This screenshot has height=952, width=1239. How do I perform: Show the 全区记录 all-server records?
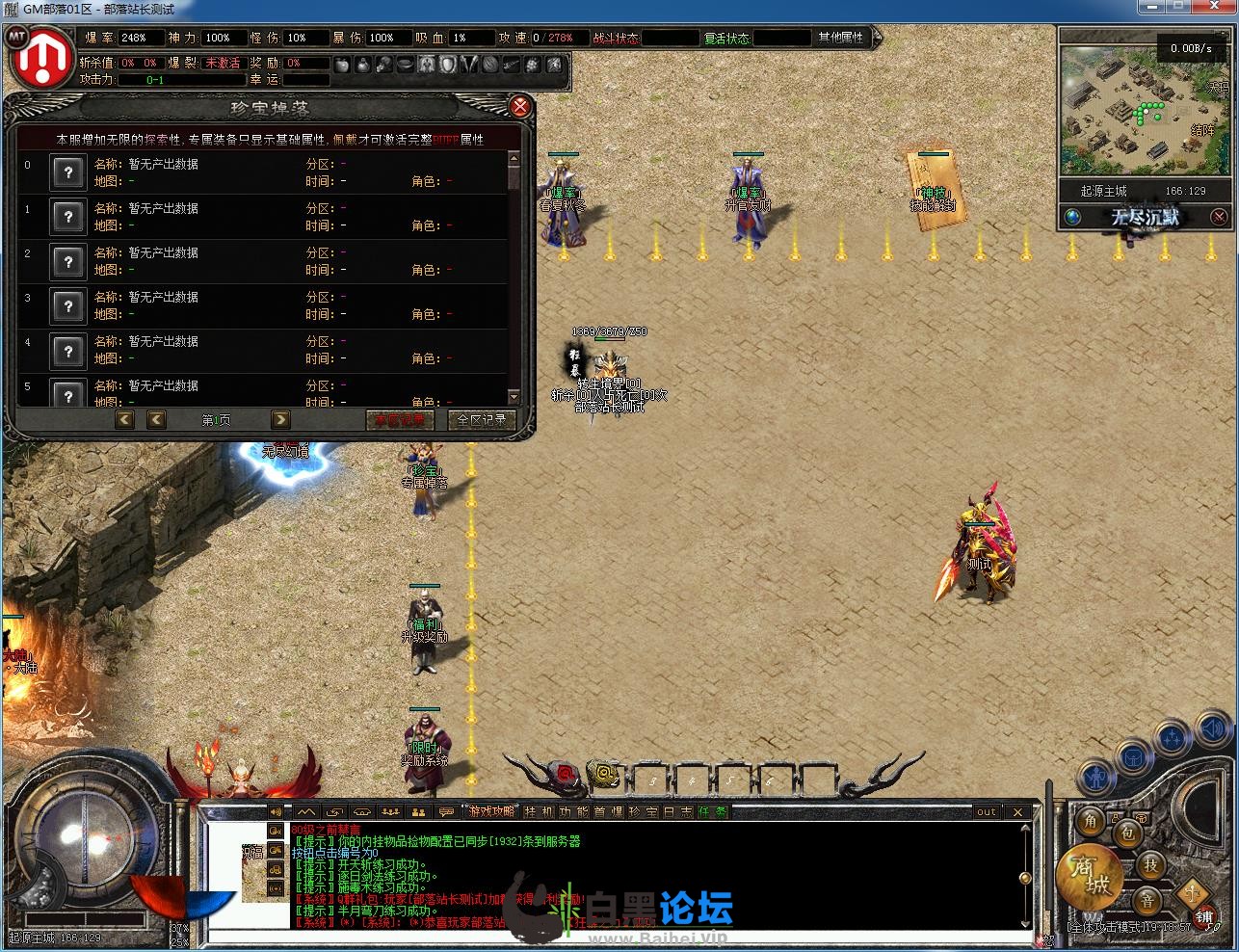pos(482,420)
